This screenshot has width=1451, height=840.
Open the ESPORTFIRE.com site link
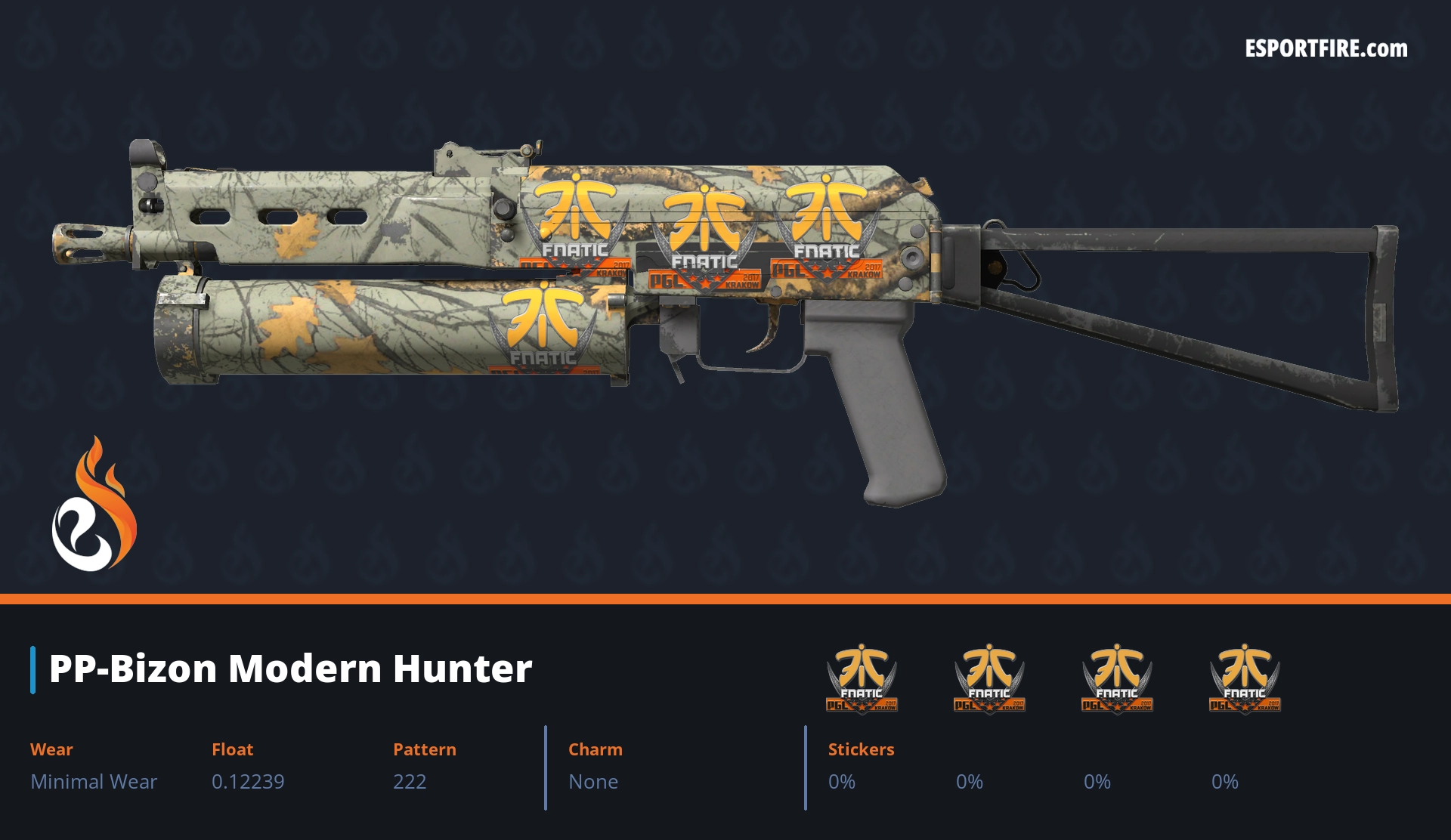pos(1326,49)
